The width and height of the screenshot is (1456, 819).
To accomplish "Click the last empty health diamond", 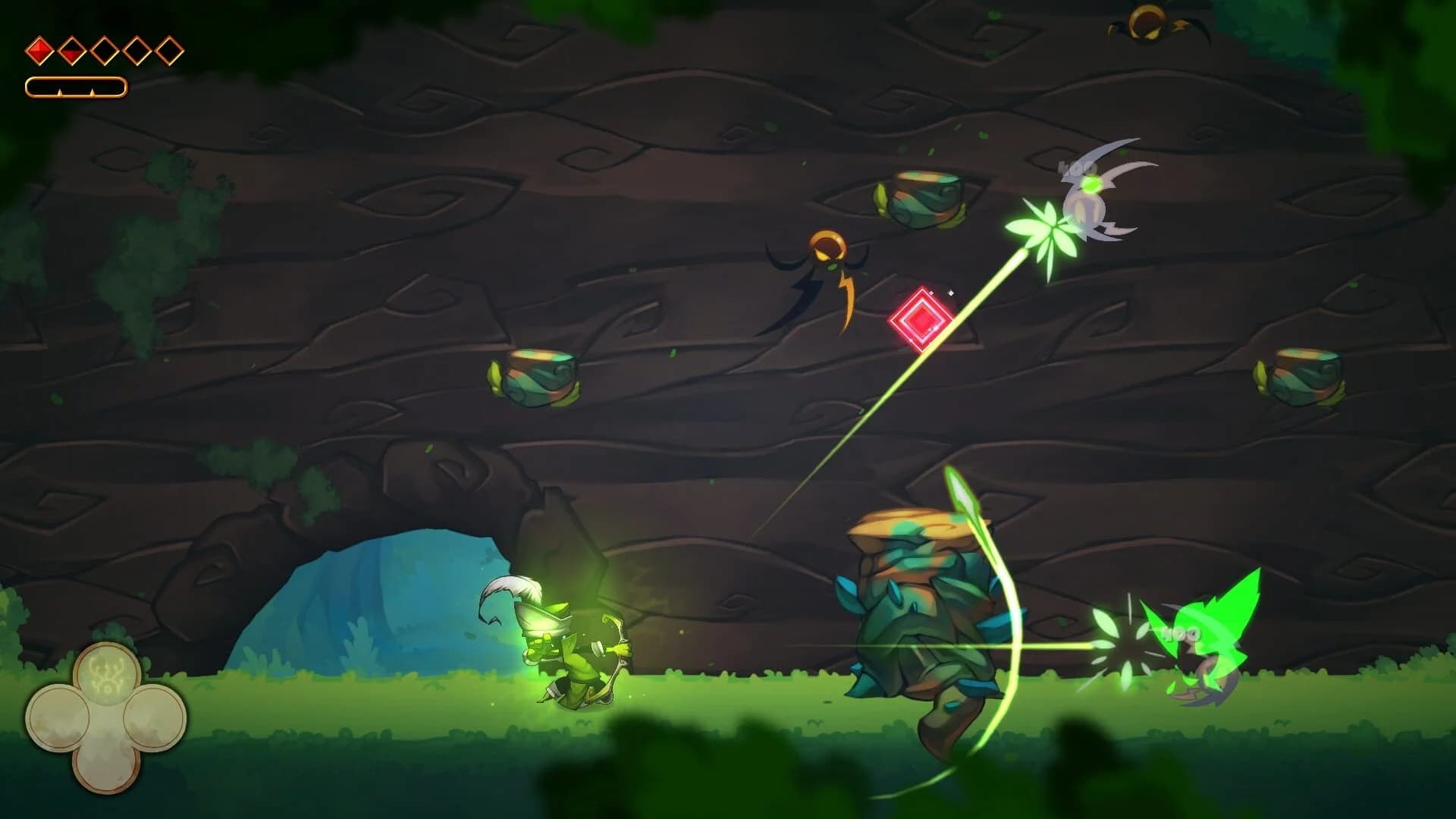I will point(168,51).
